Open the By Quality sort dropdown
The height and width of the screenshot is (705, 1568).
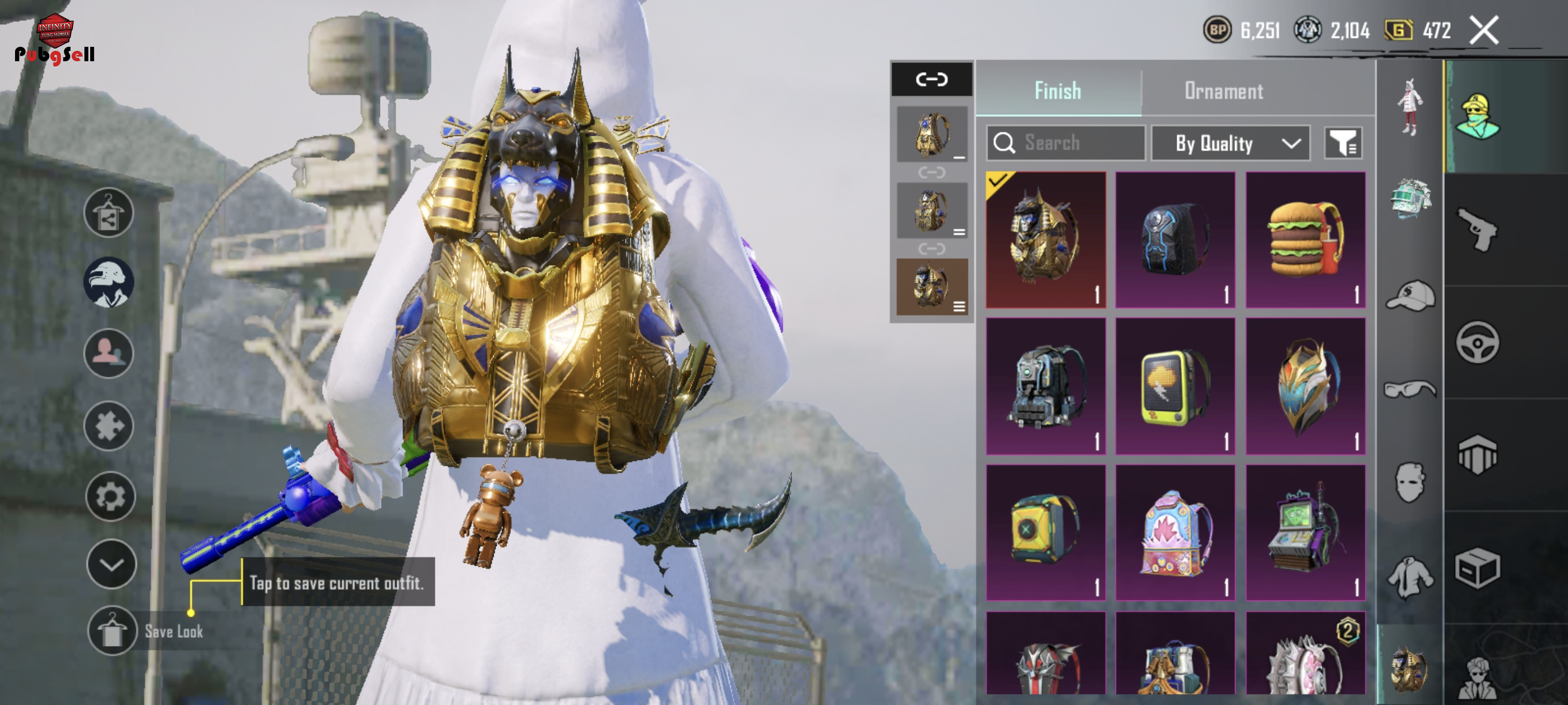pos(1230,143)
